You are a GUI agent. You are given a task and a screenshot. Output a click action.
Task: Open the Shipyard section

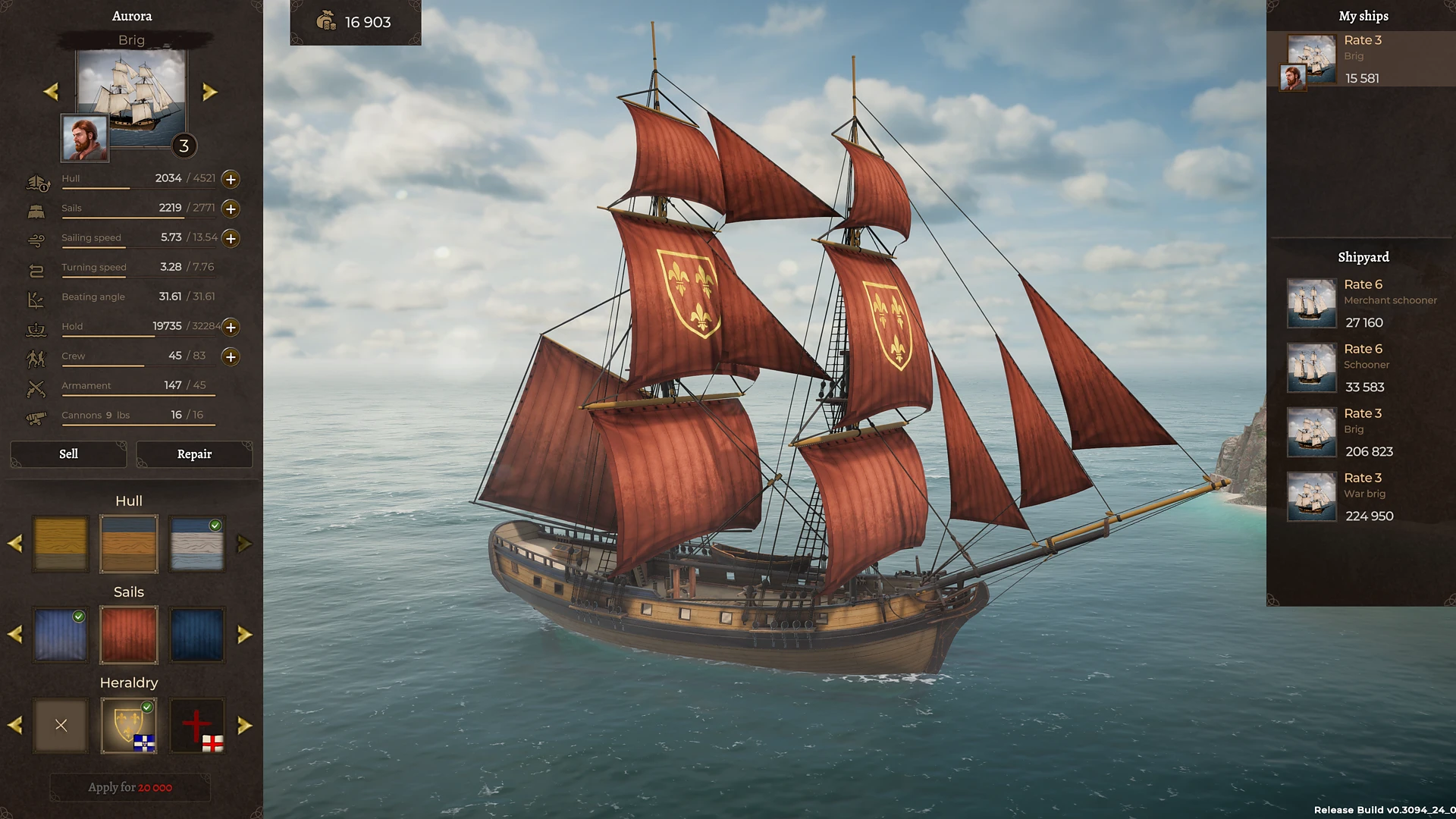click(x=1363, y=257)
